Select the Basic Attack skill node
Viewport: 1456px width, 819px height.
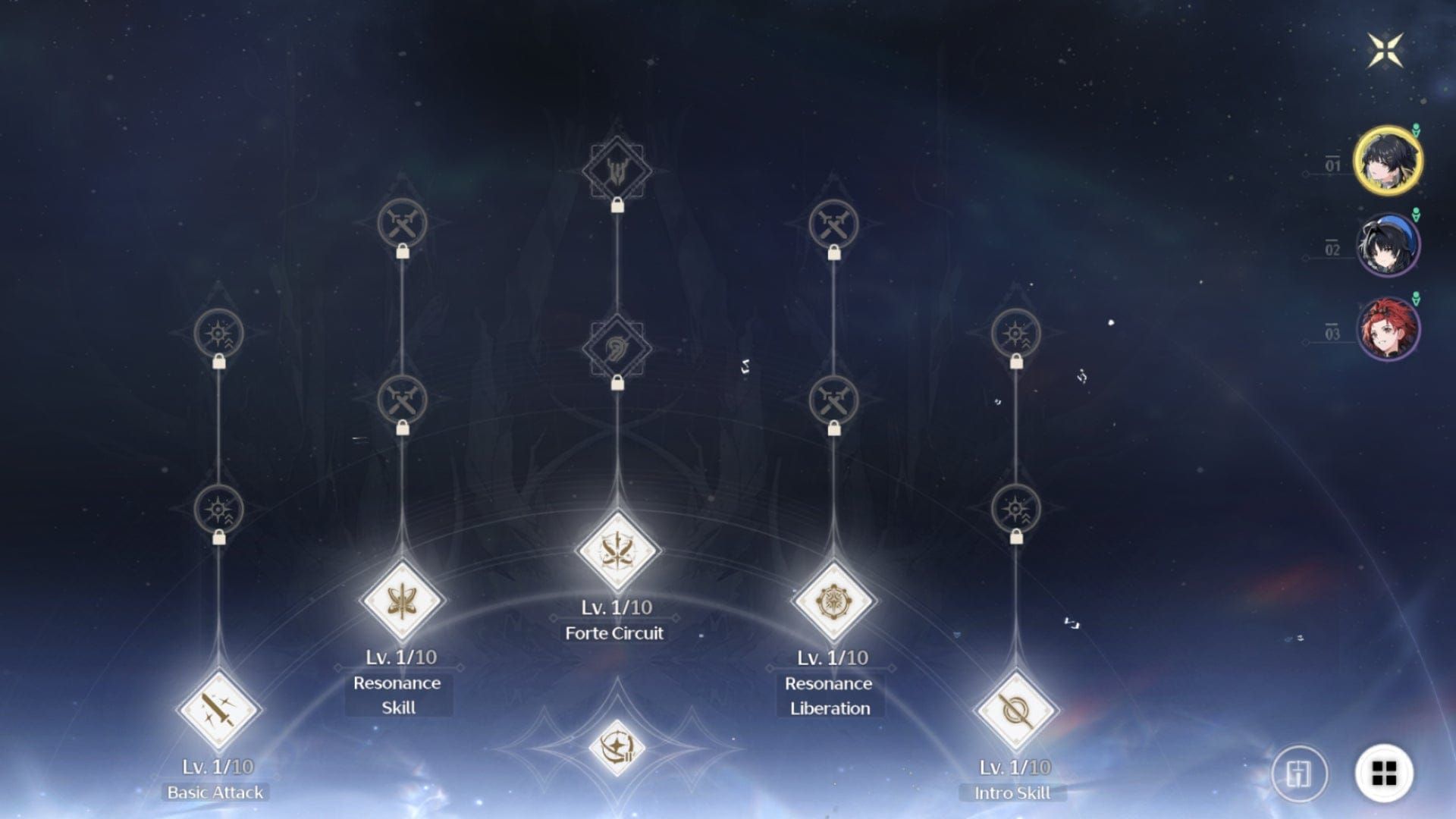pyautogui.click(x=216, y=711)
